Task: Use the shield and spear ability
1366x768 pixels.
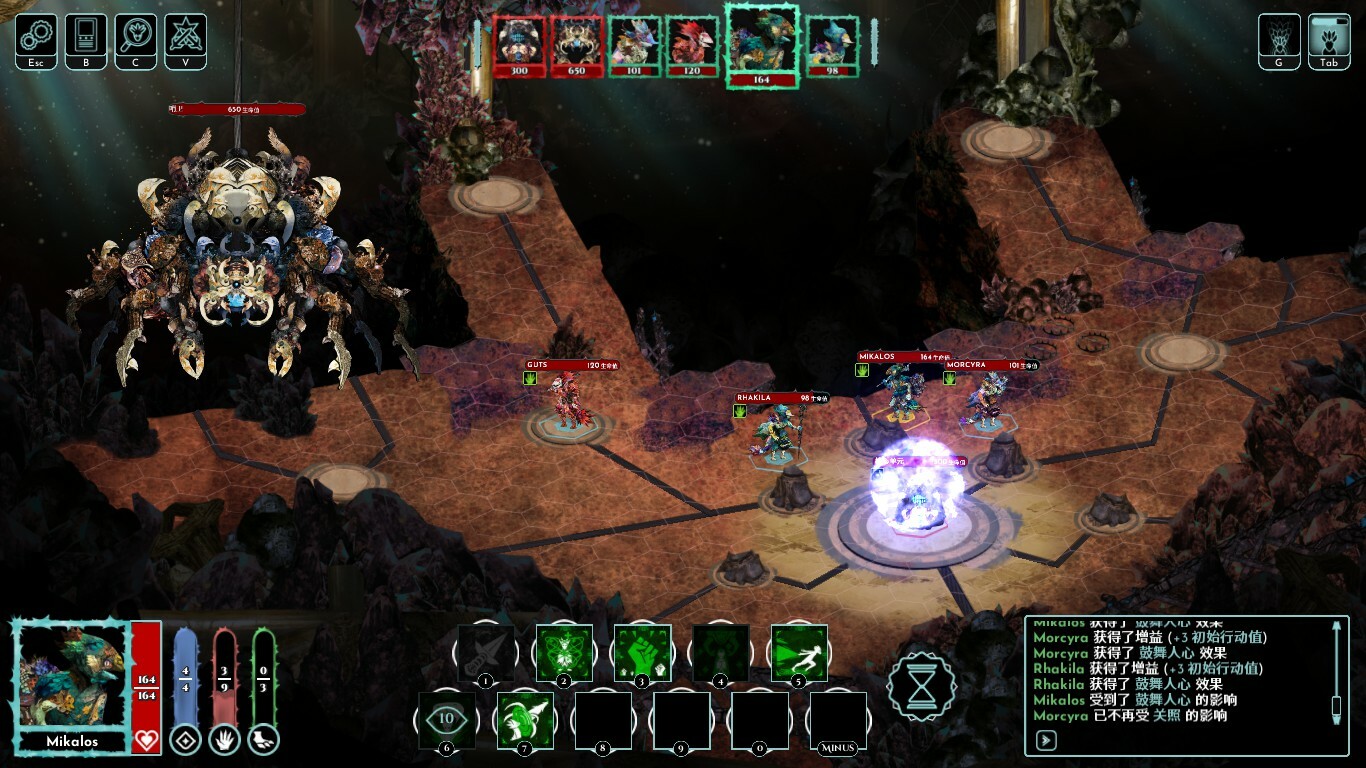Action: [x=525, y=718]
